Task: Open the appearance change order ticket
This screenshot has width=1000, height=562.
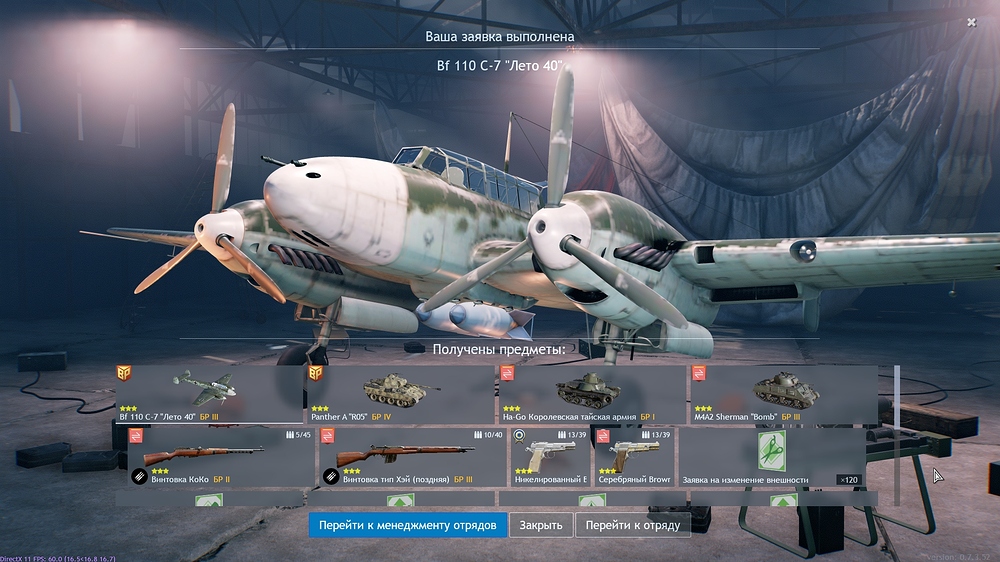Action: point(771,458)
